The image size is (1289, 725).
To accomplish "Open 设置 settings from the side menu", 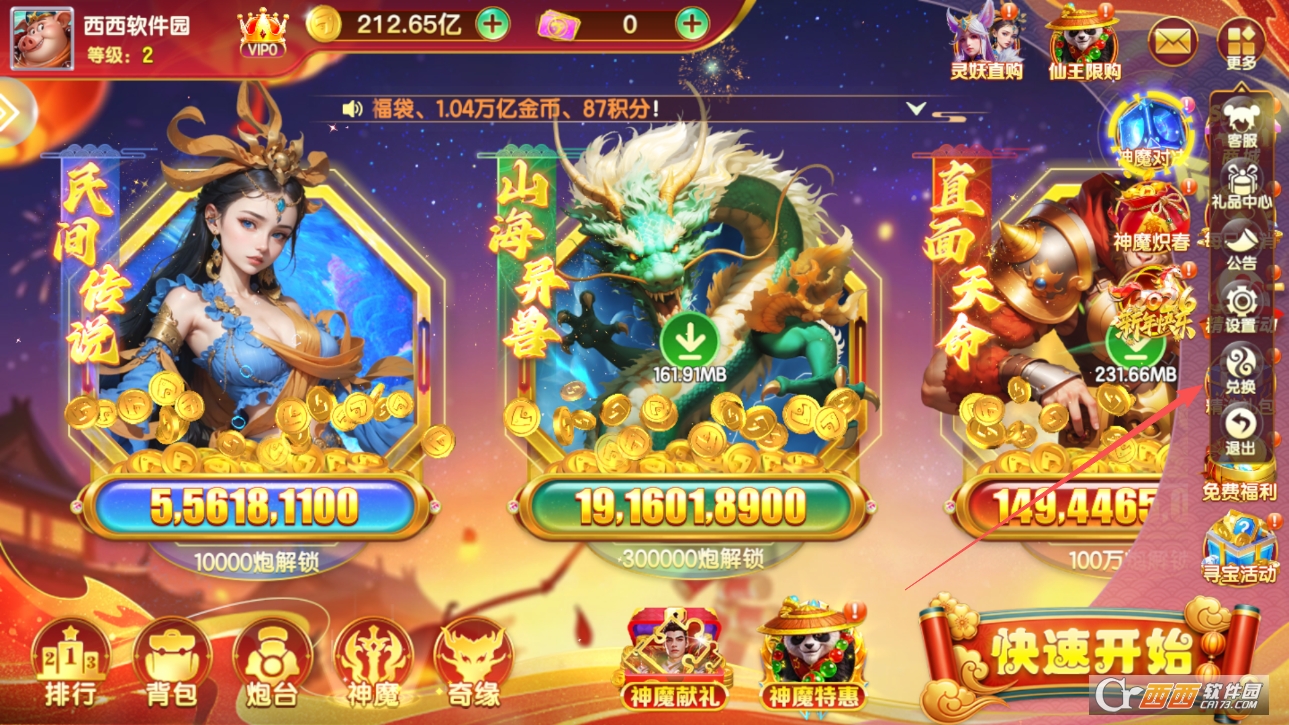I will pos(1242,307).
